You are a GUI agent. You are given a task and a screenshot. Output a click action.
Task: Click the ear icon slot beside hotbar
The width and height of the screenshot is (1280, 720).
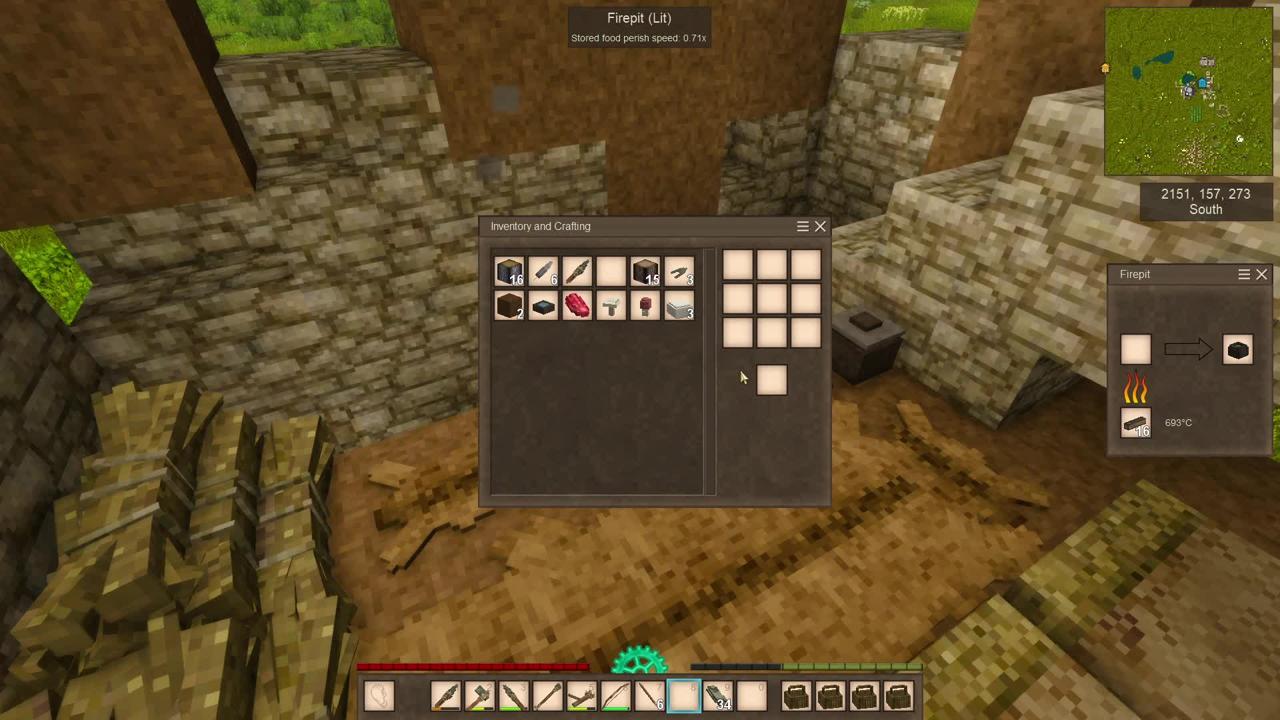click(379, 696)
